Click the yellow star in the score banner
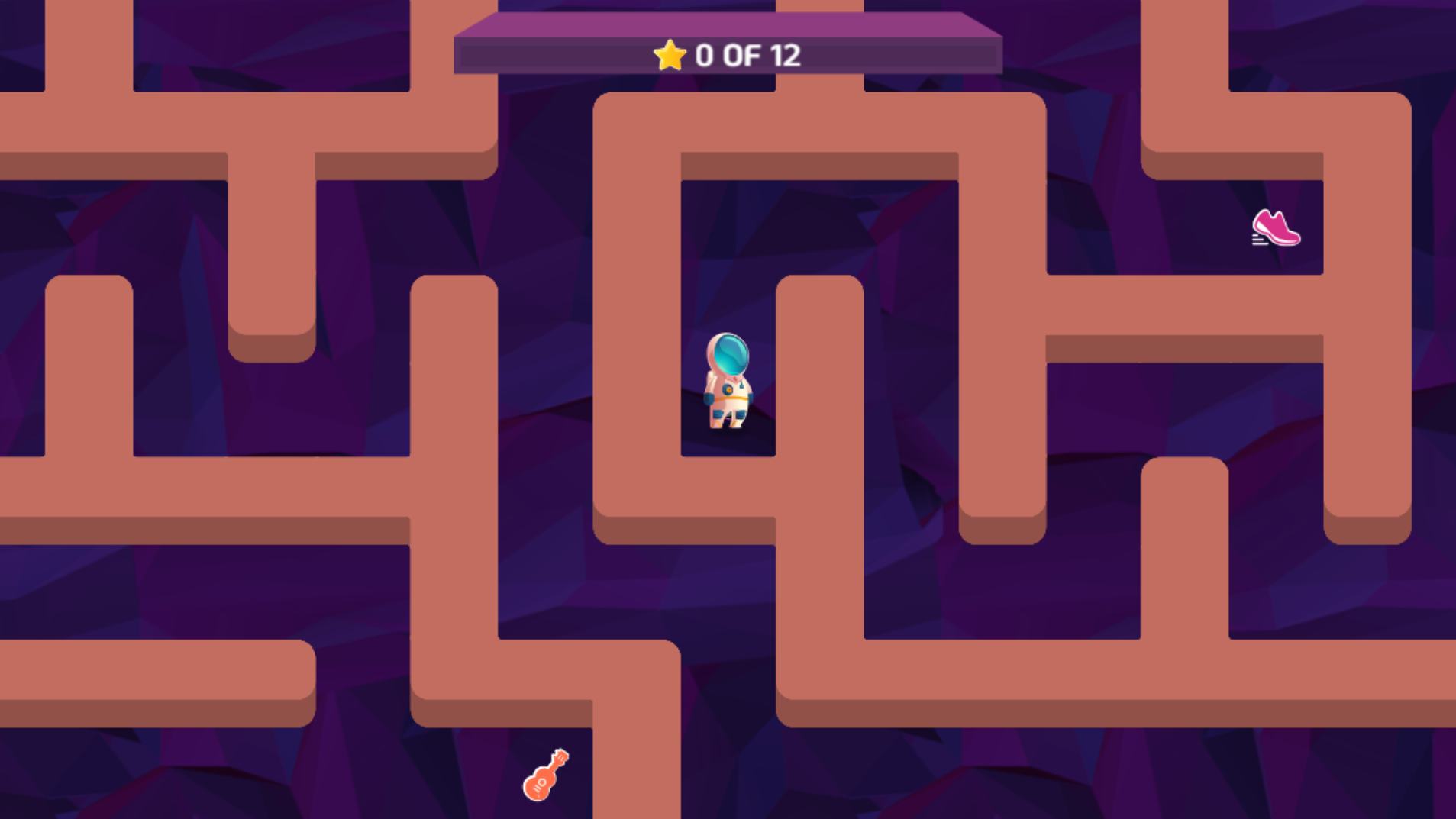Screen dimensions: 1456x819 point(668,53)
